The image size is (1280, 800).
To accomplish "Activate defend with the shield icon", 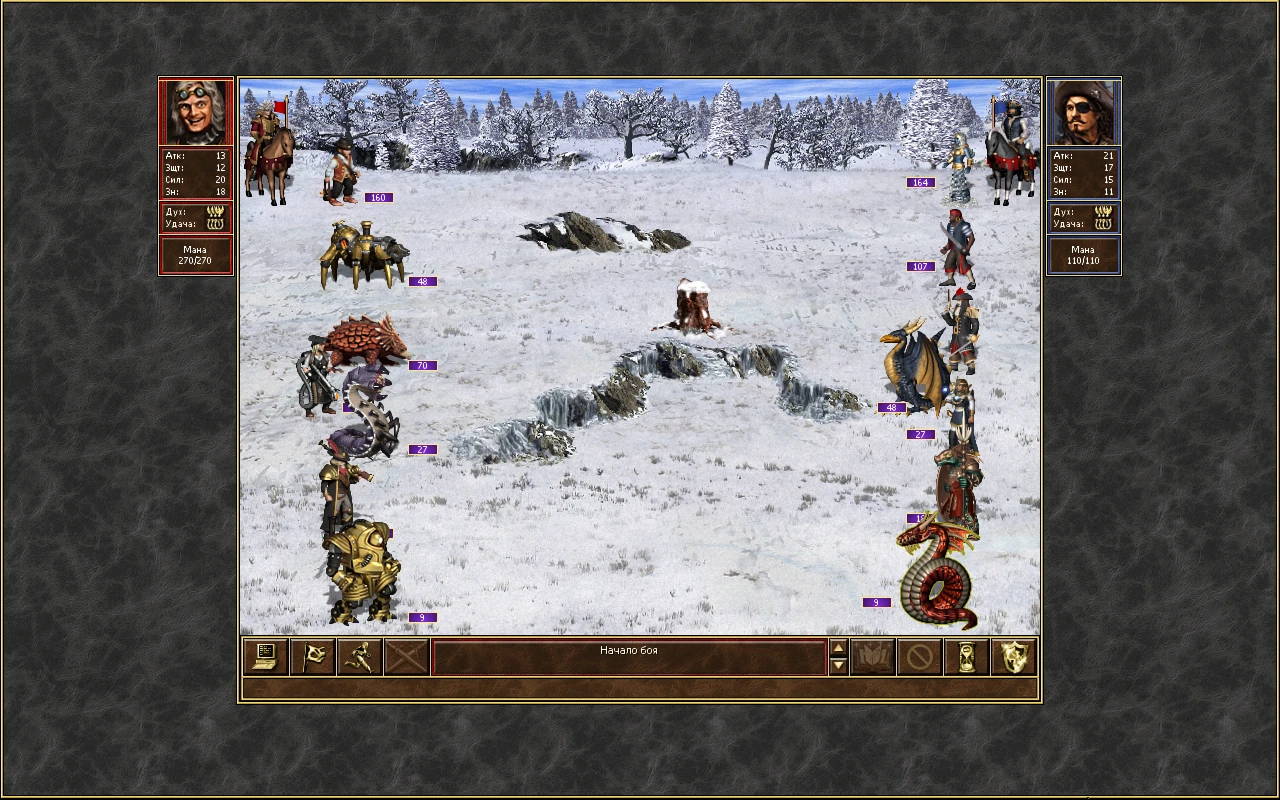I will coord(1012,657).
